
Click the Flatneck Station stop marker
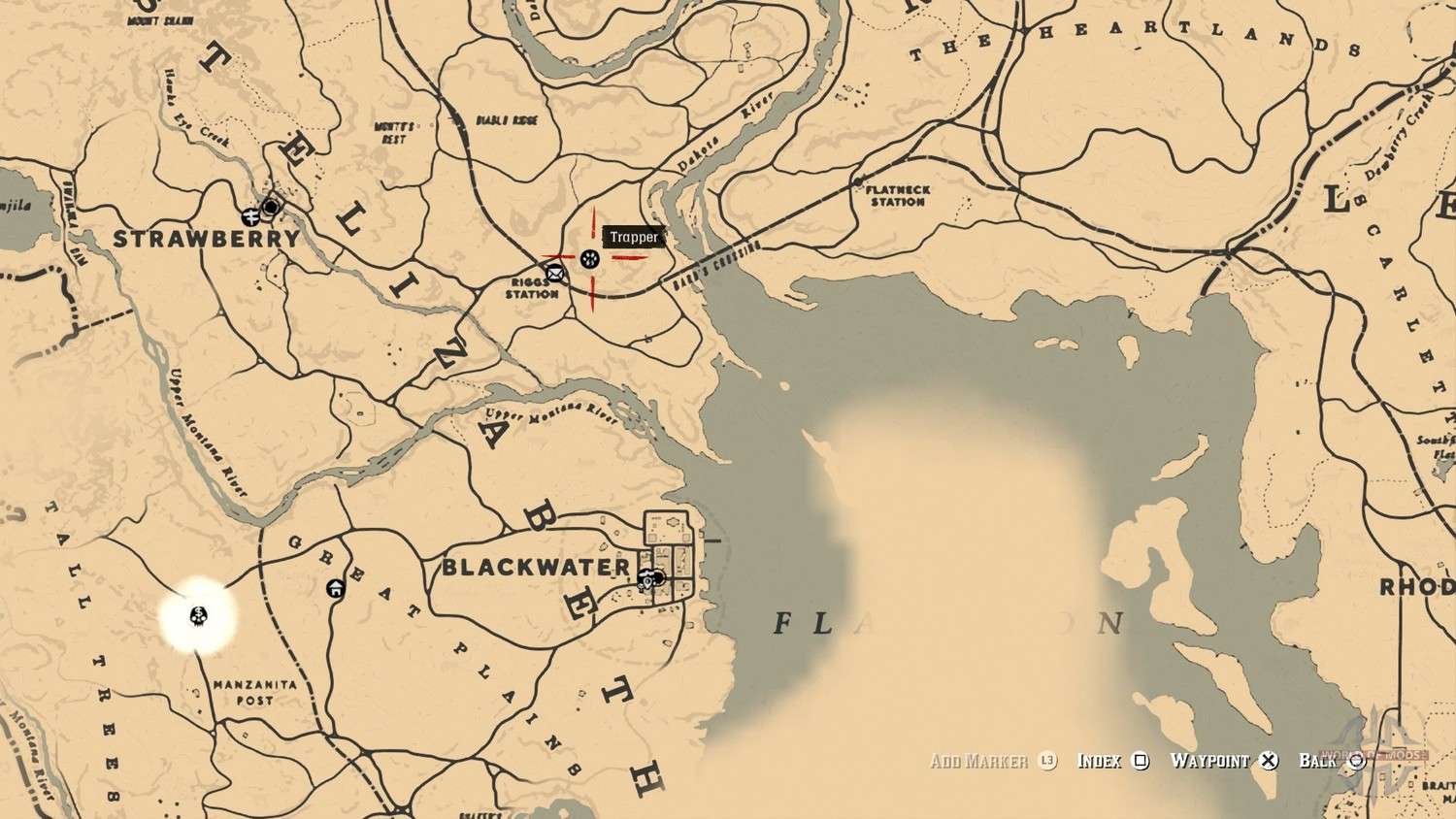pos(858,181)
